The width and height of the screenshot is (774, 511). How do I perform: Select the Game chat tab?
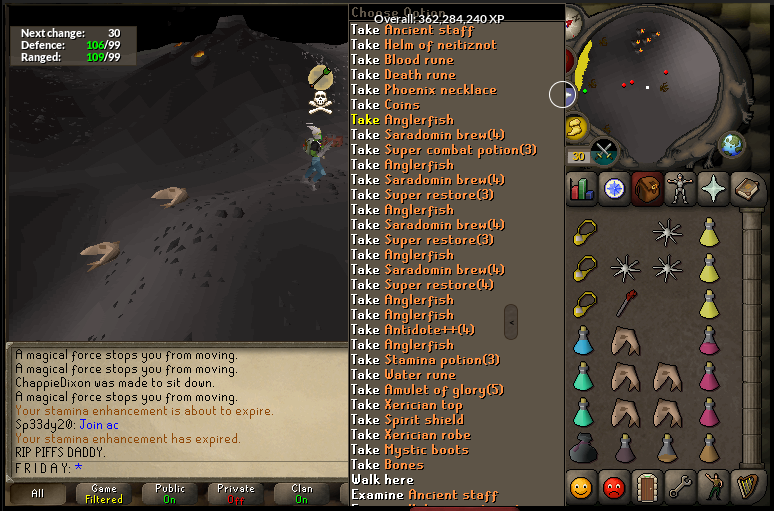pyautogui.click(x=104, y=493)
